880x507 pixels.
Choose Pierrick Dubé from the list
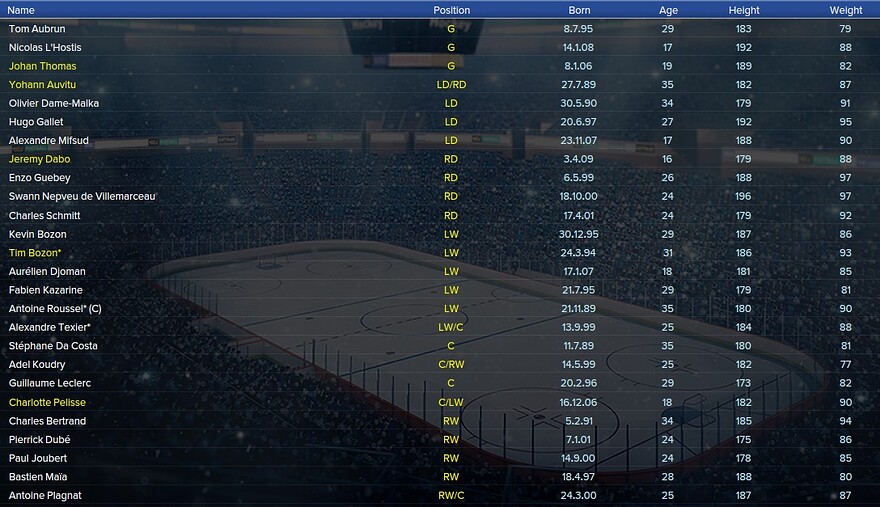coord(40,439)
